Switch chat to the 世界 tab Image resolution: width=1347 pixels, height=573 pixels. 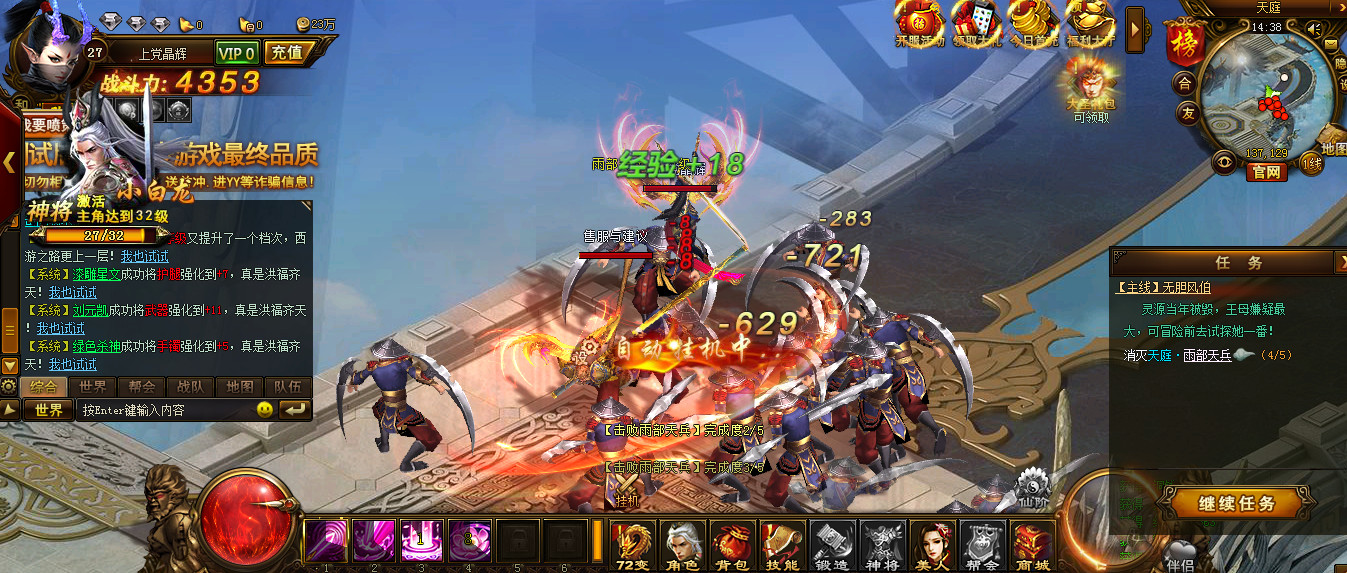[93, 387]
